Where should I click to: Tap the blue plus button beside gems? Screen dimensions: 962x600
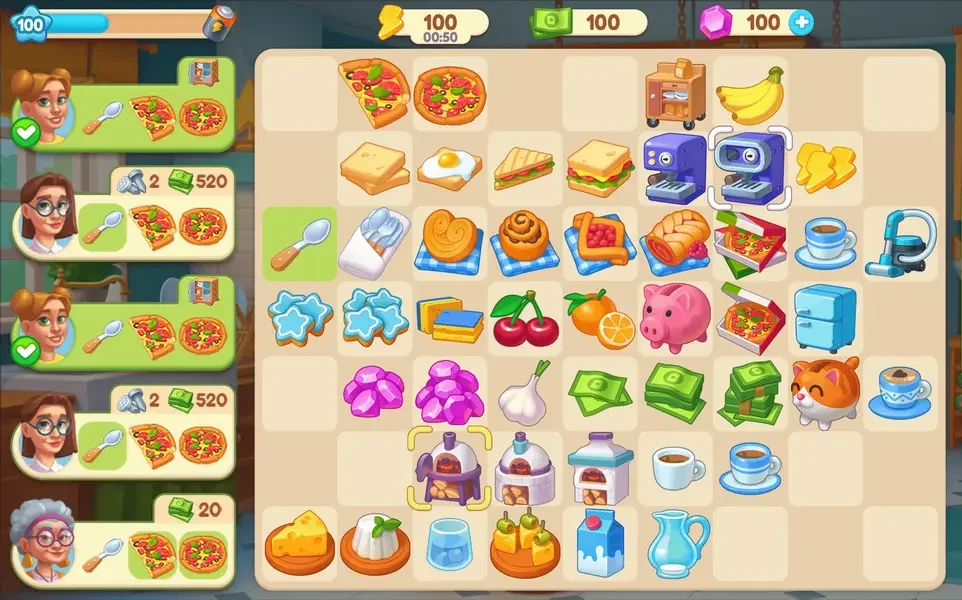point(800,22)
